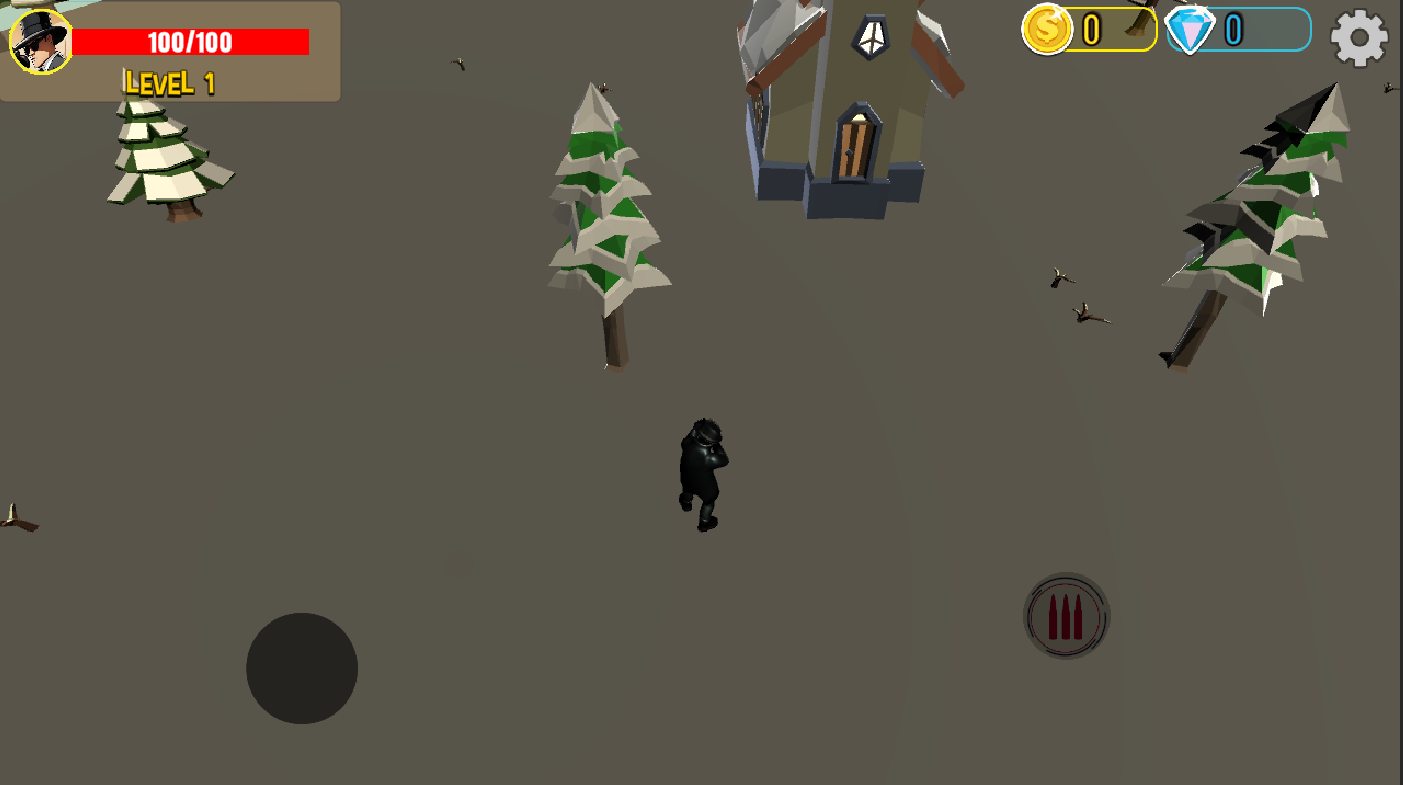Screen dimensions: 1403x785
Task: Open the settings gear icon
Action: [1358, 38]
